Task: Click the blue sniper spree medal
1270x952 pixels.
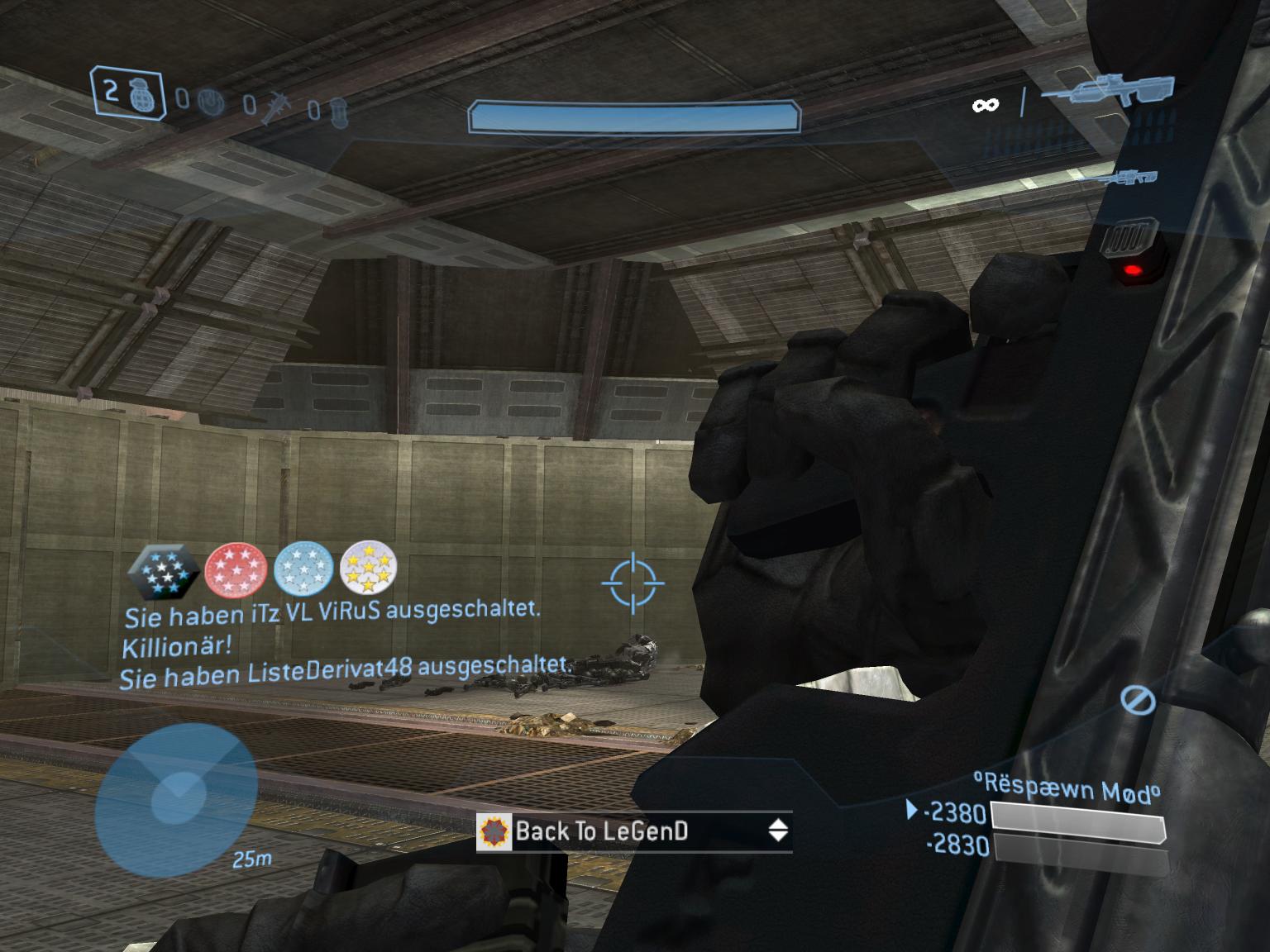Action: [x=303, y=572]
